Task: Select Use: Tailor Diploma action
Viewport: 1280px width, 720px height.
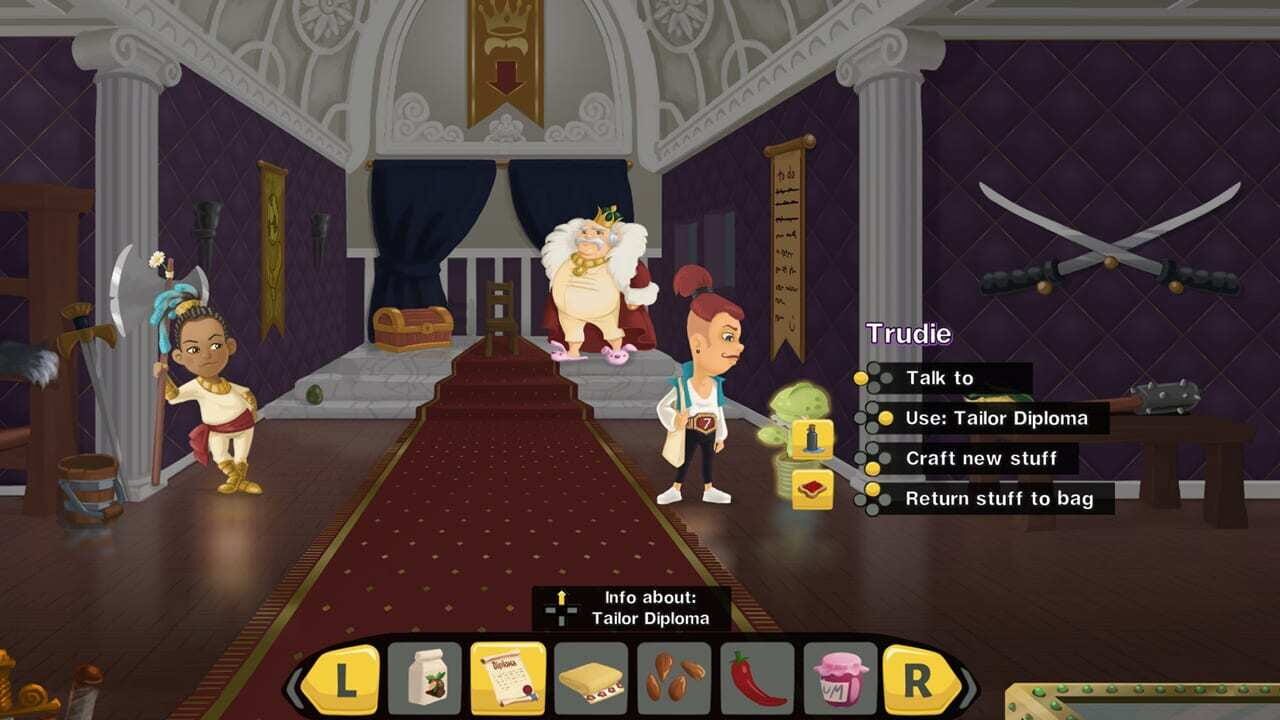Action: 995,418
